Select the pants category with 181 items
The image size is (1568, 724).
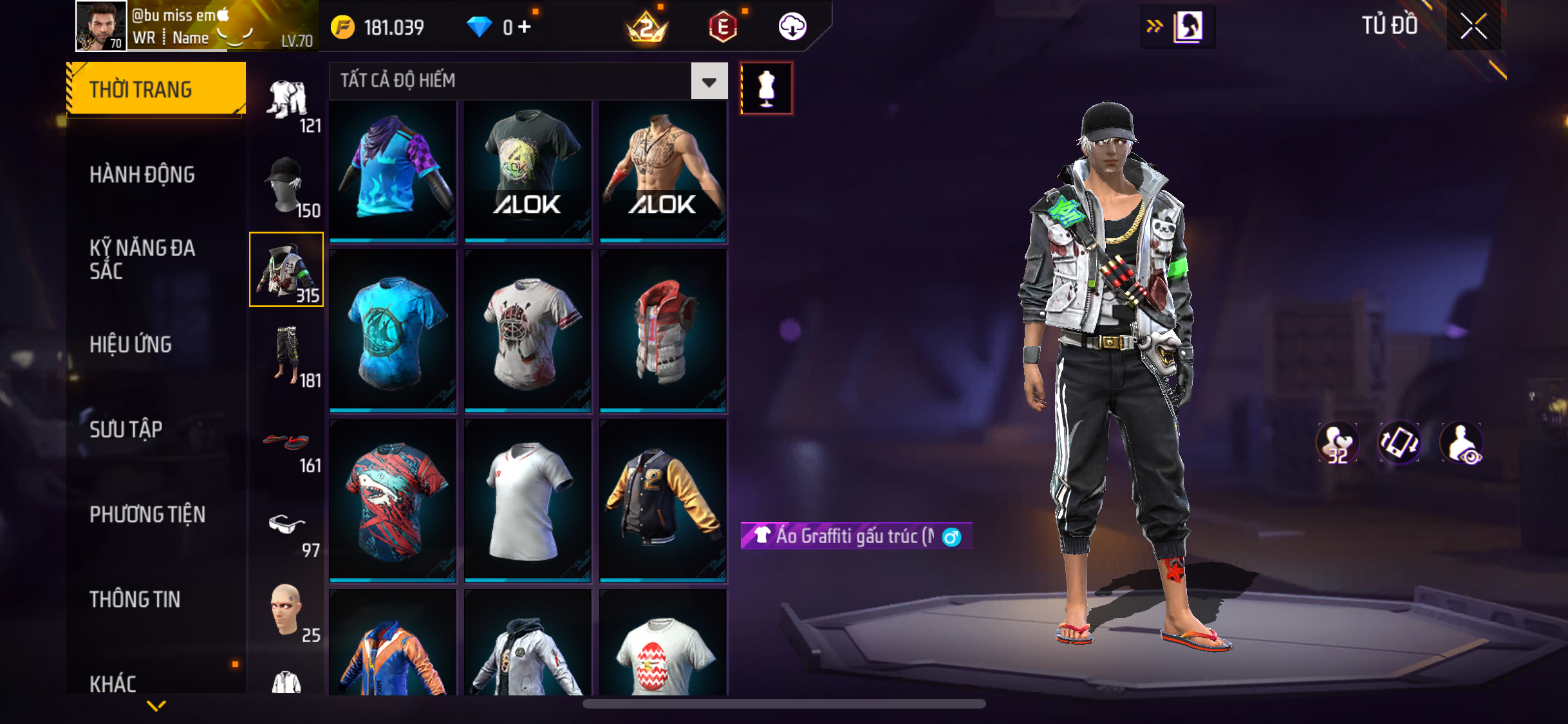click(286, 356)
